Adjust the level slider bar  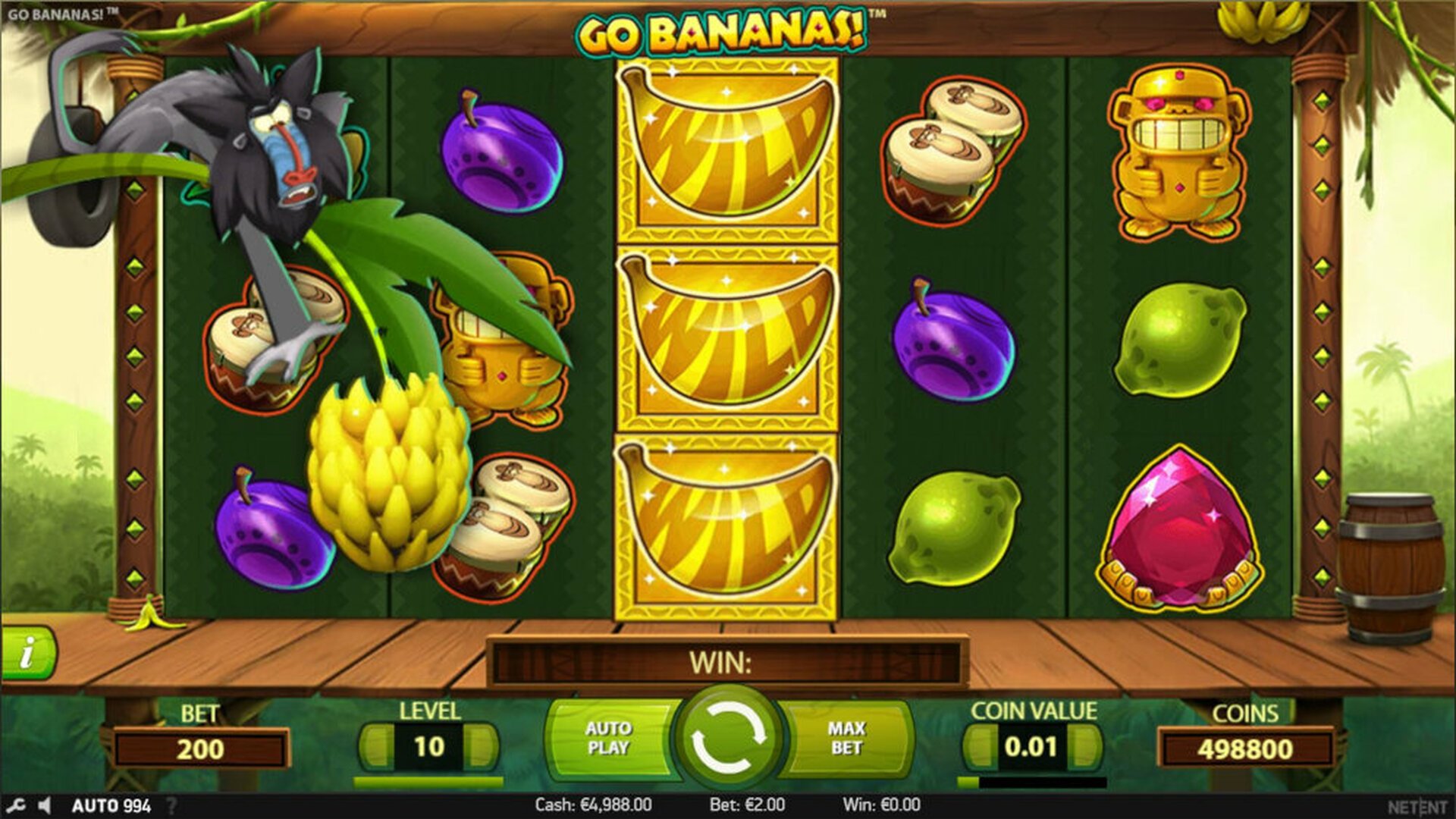(x=428, y=781)
